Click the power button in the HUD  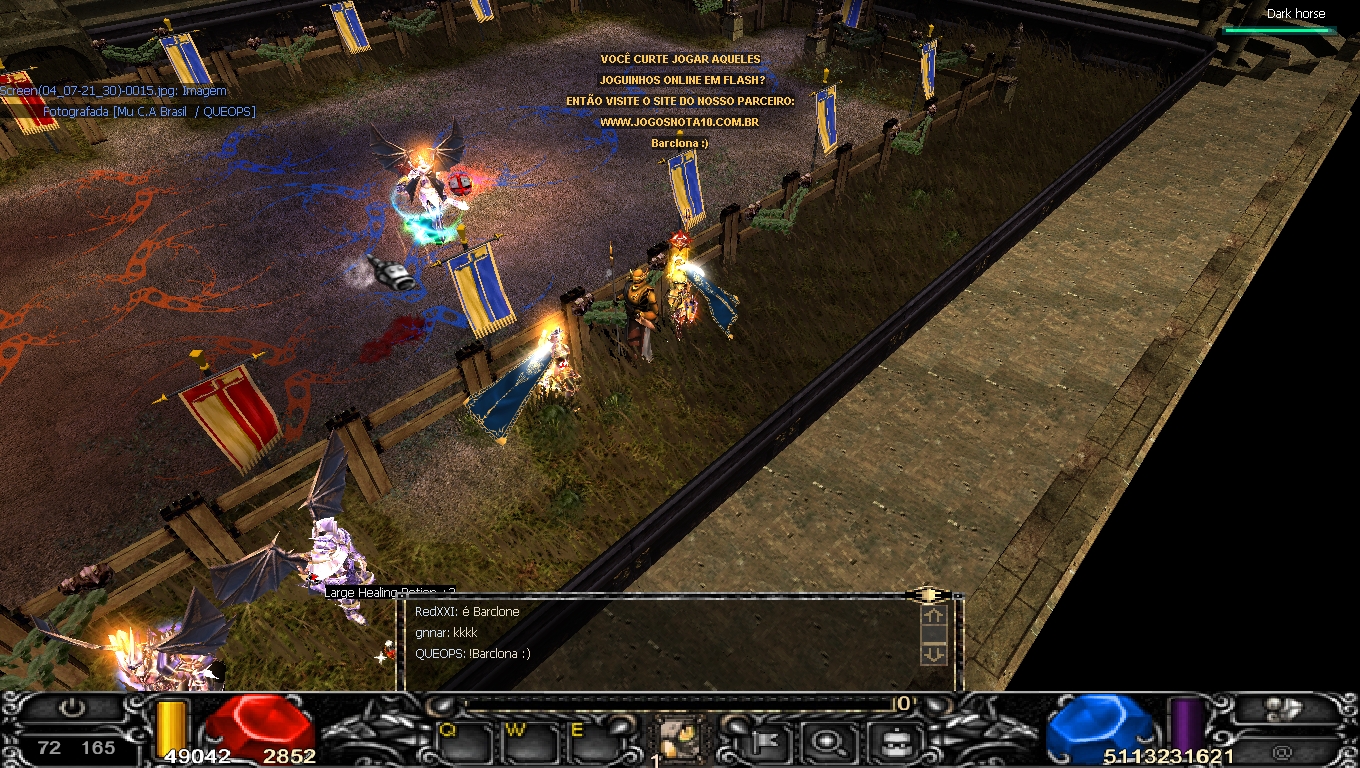coord(72,709)
